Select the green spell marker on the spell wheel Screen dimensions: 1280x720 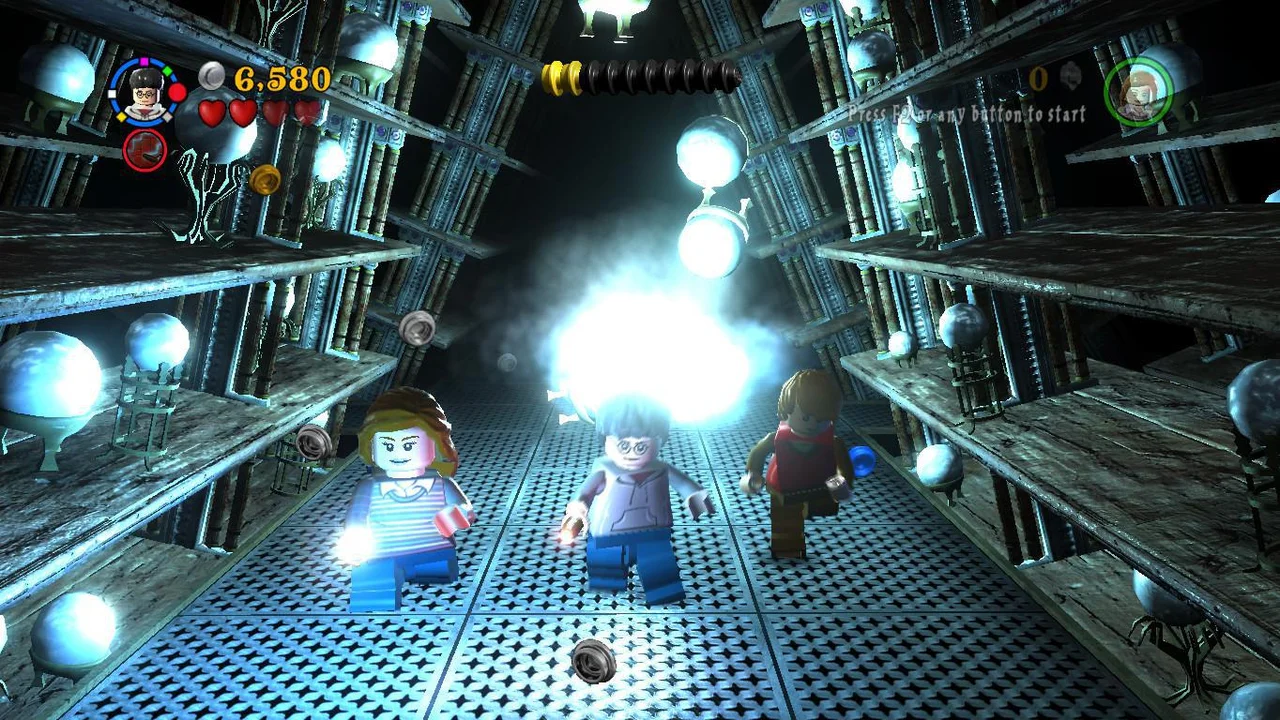pyautogui.click(x=167, y=69)
